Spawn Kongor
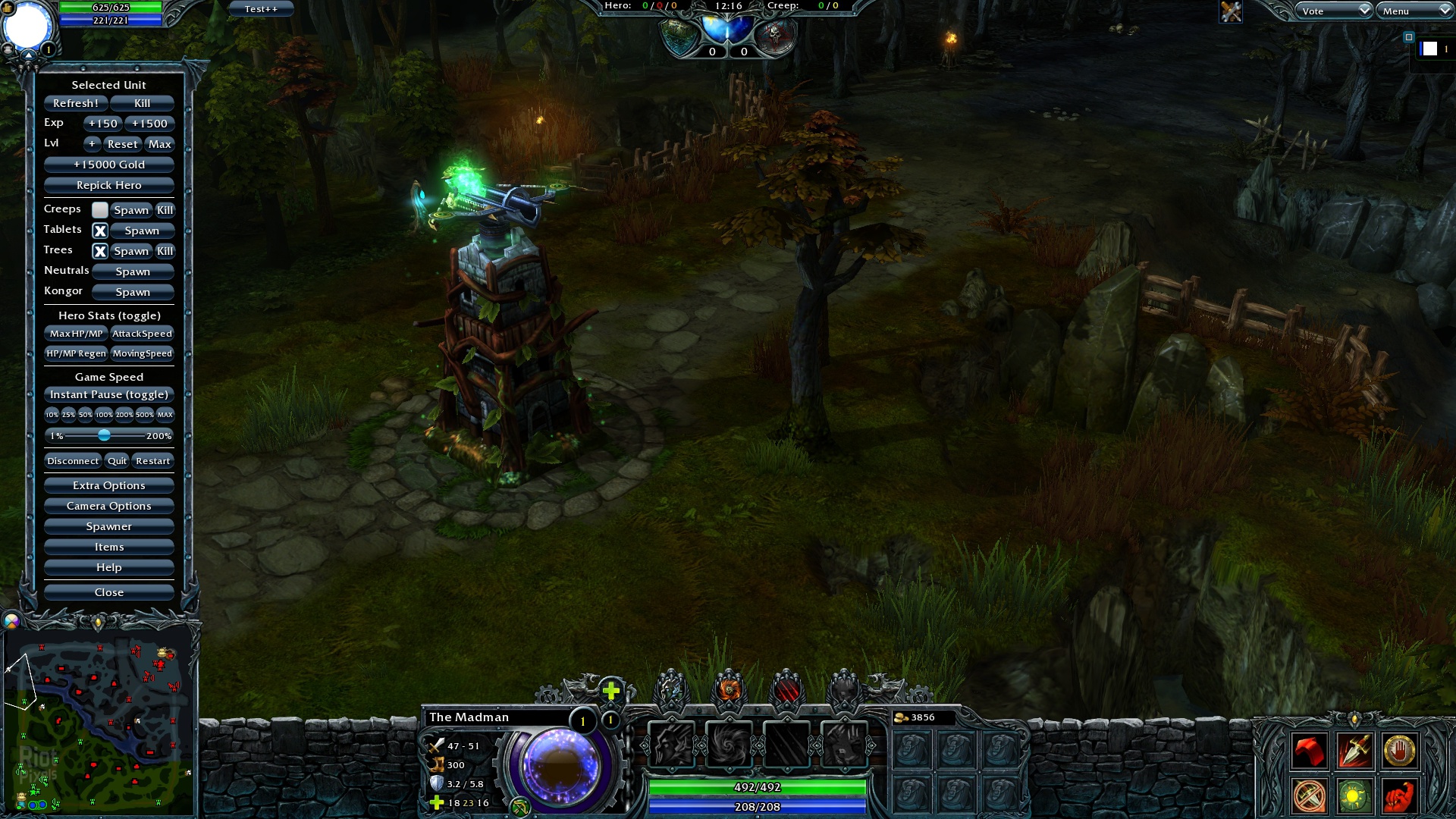 (133, 292)
